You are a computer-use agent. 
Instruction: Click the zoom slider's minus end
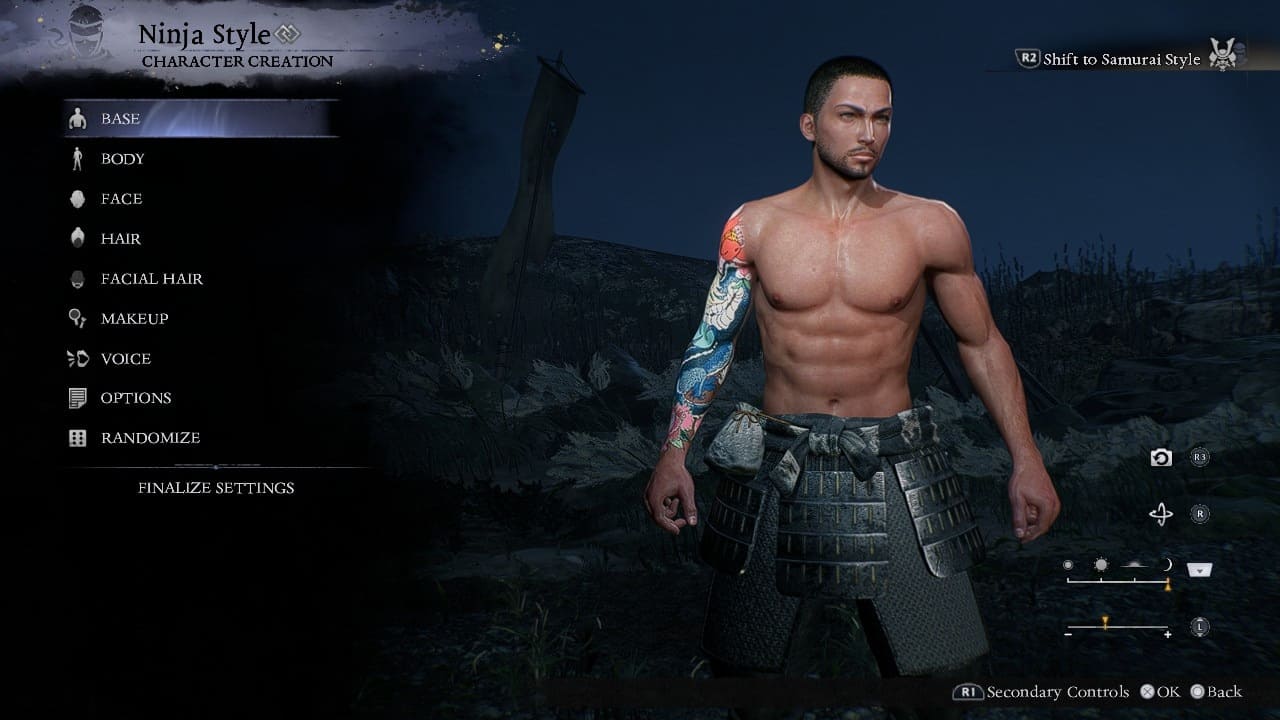1069,635
